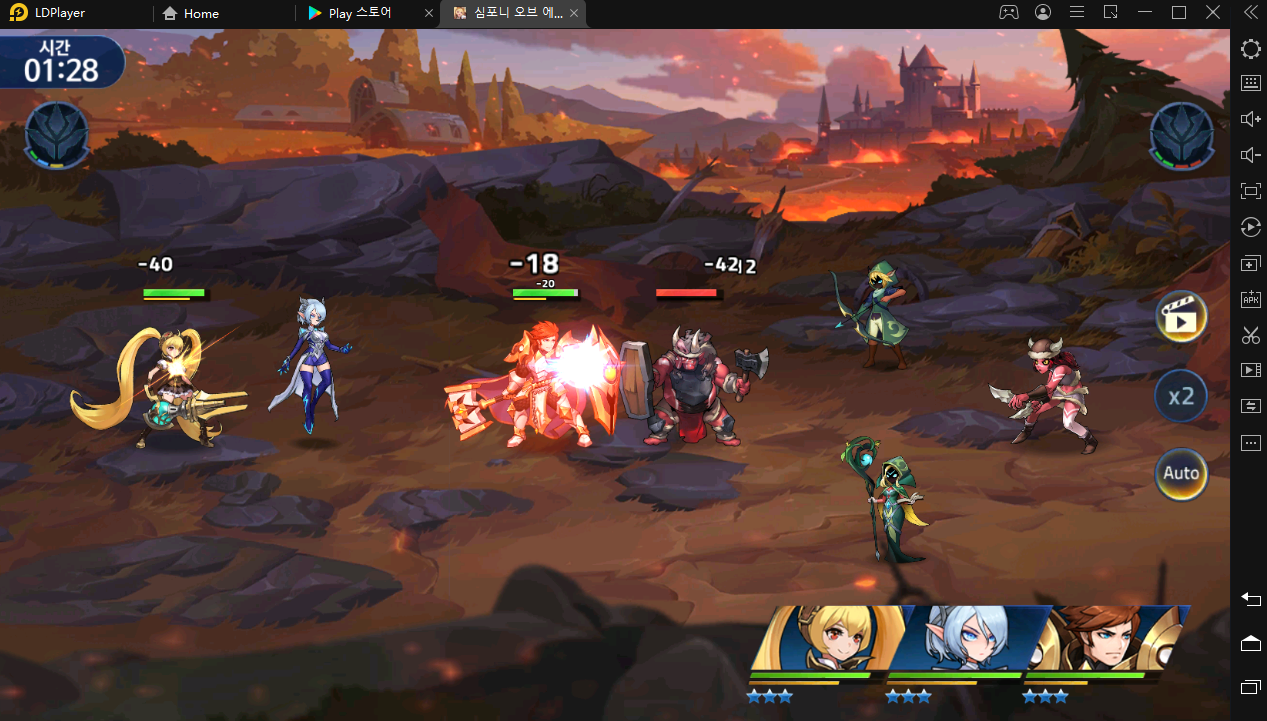Screen dimensions: 1267x721
Task: Activate the x2 speed button
Action: pyautogui.click(x=1181, y=396)
